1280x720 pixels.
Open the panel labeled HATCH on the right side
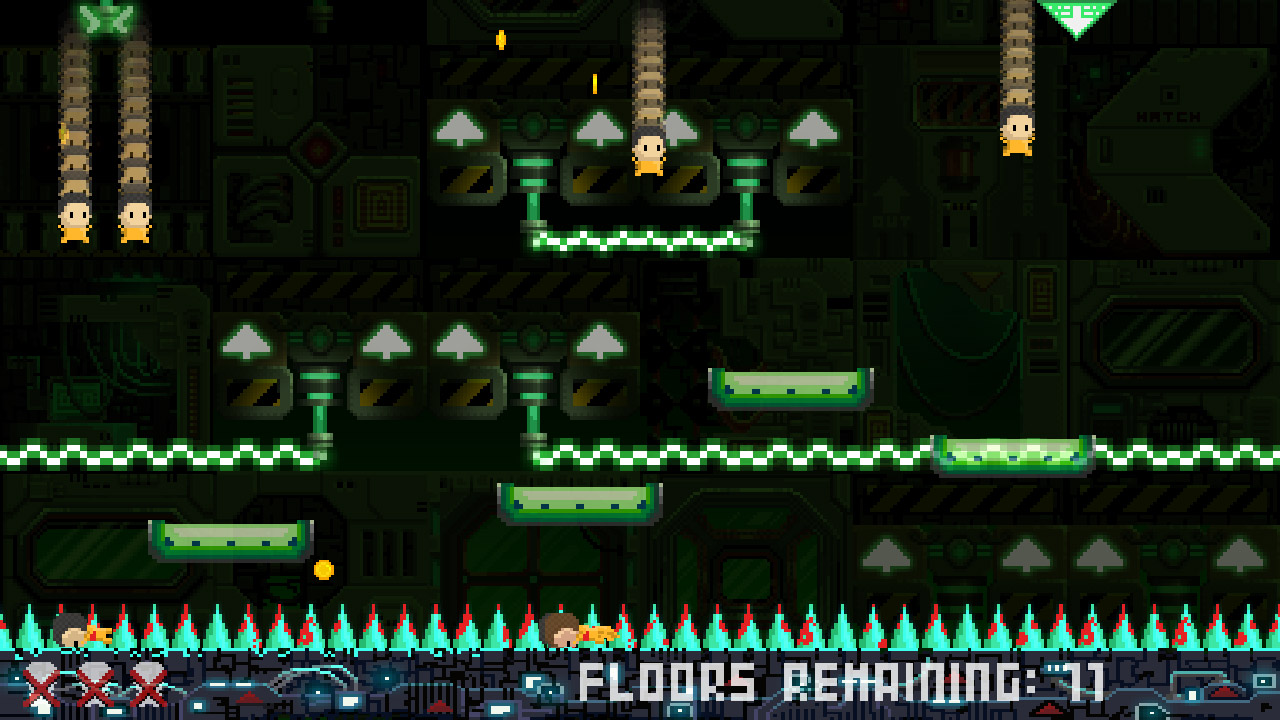tap(1168, 116)
